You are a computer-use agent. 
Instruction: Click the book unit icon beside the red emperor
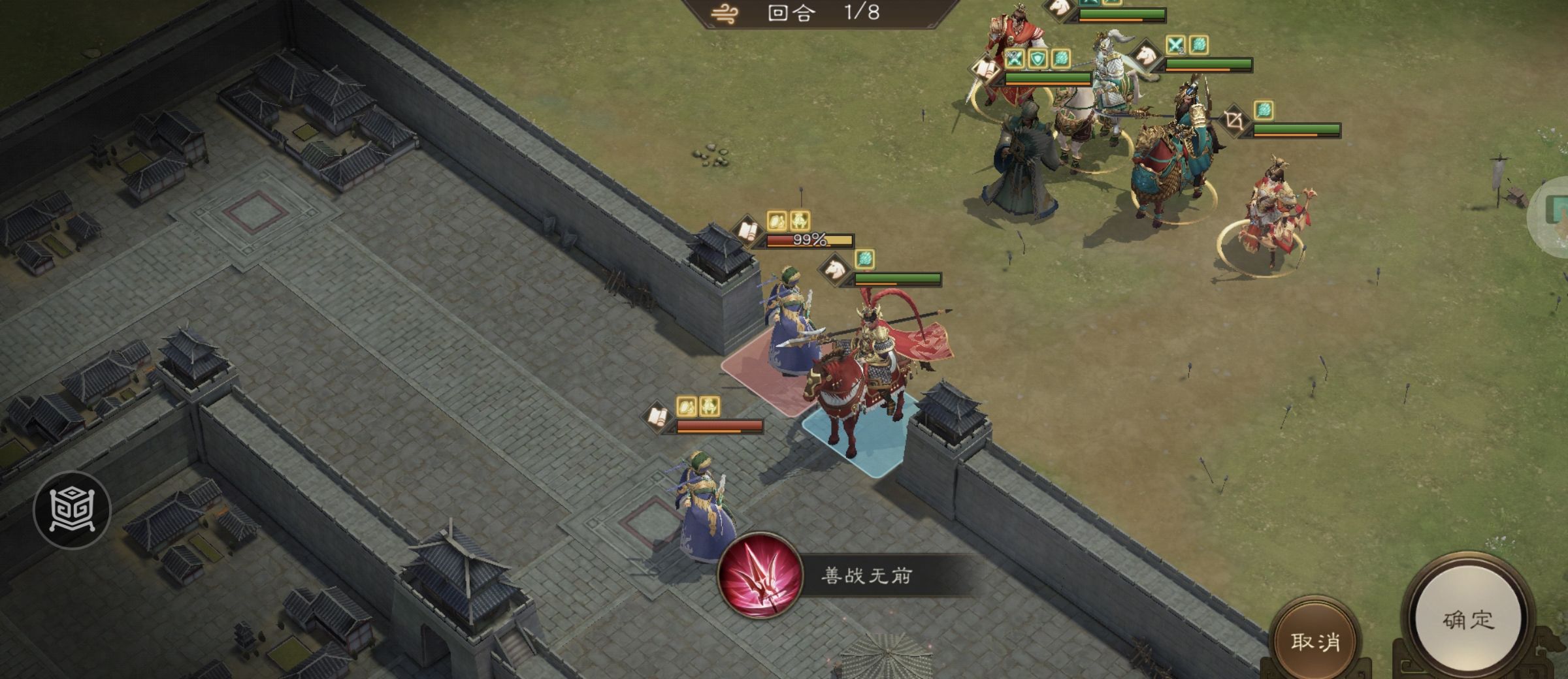tap(984, 70)
